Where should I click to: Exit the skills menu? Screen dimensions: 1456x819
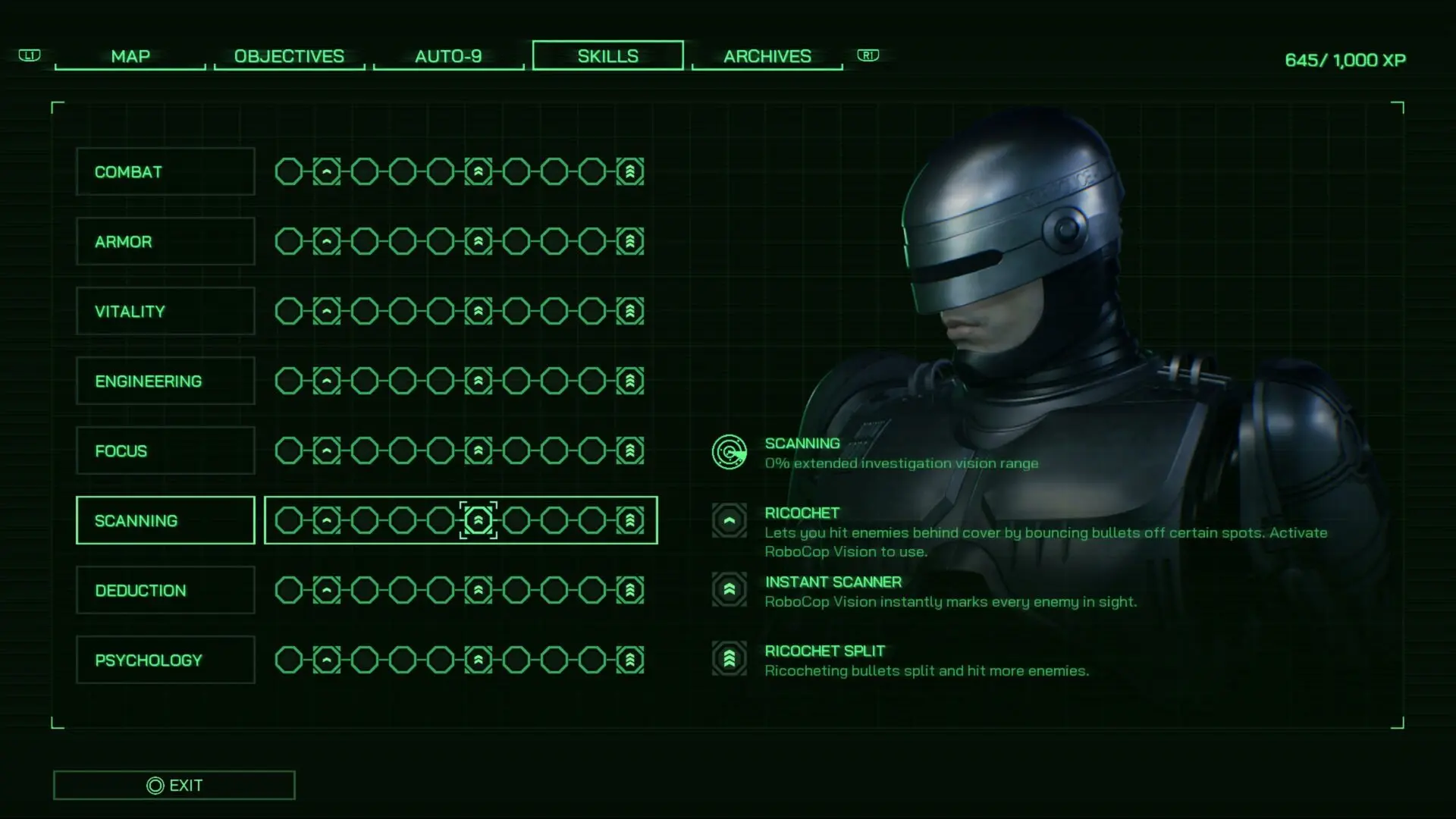[174, 786]
